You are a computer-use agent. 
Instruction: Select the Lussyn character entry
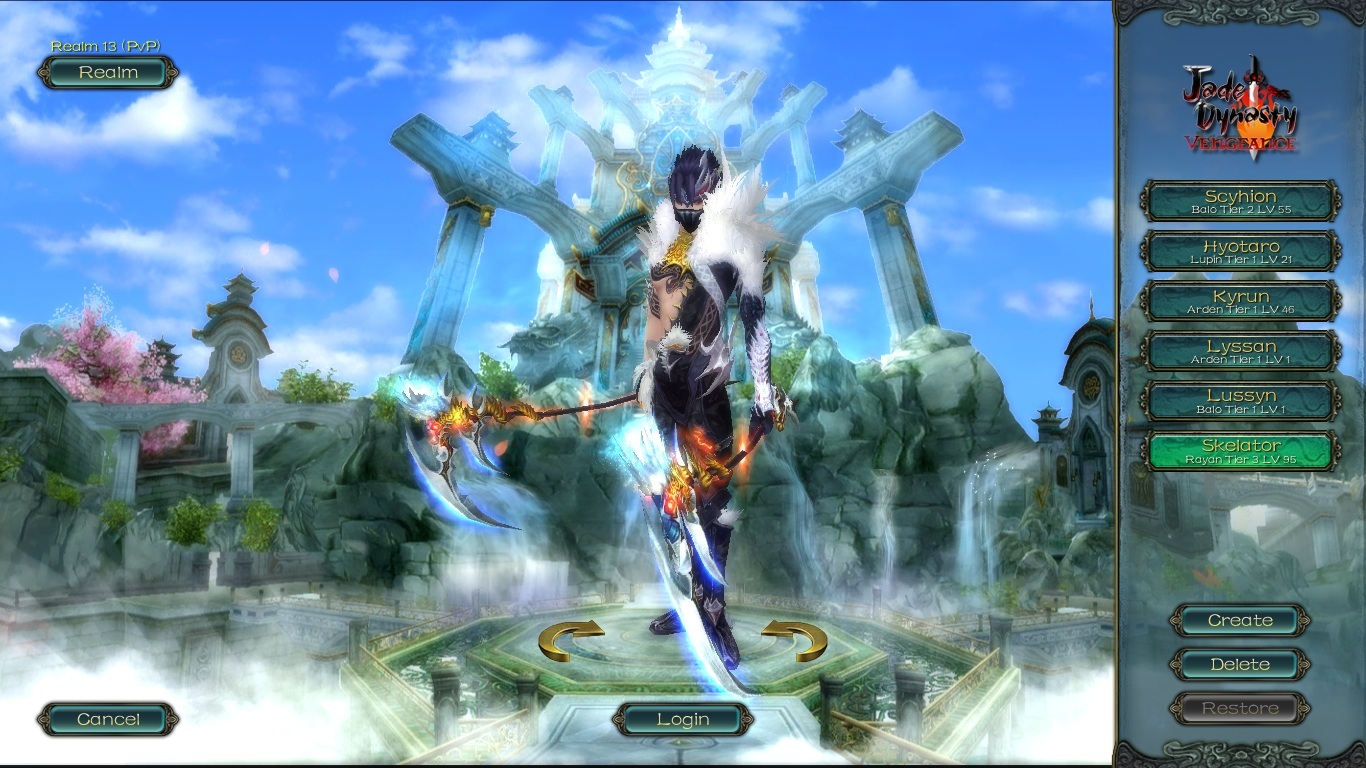(1240, 401)
